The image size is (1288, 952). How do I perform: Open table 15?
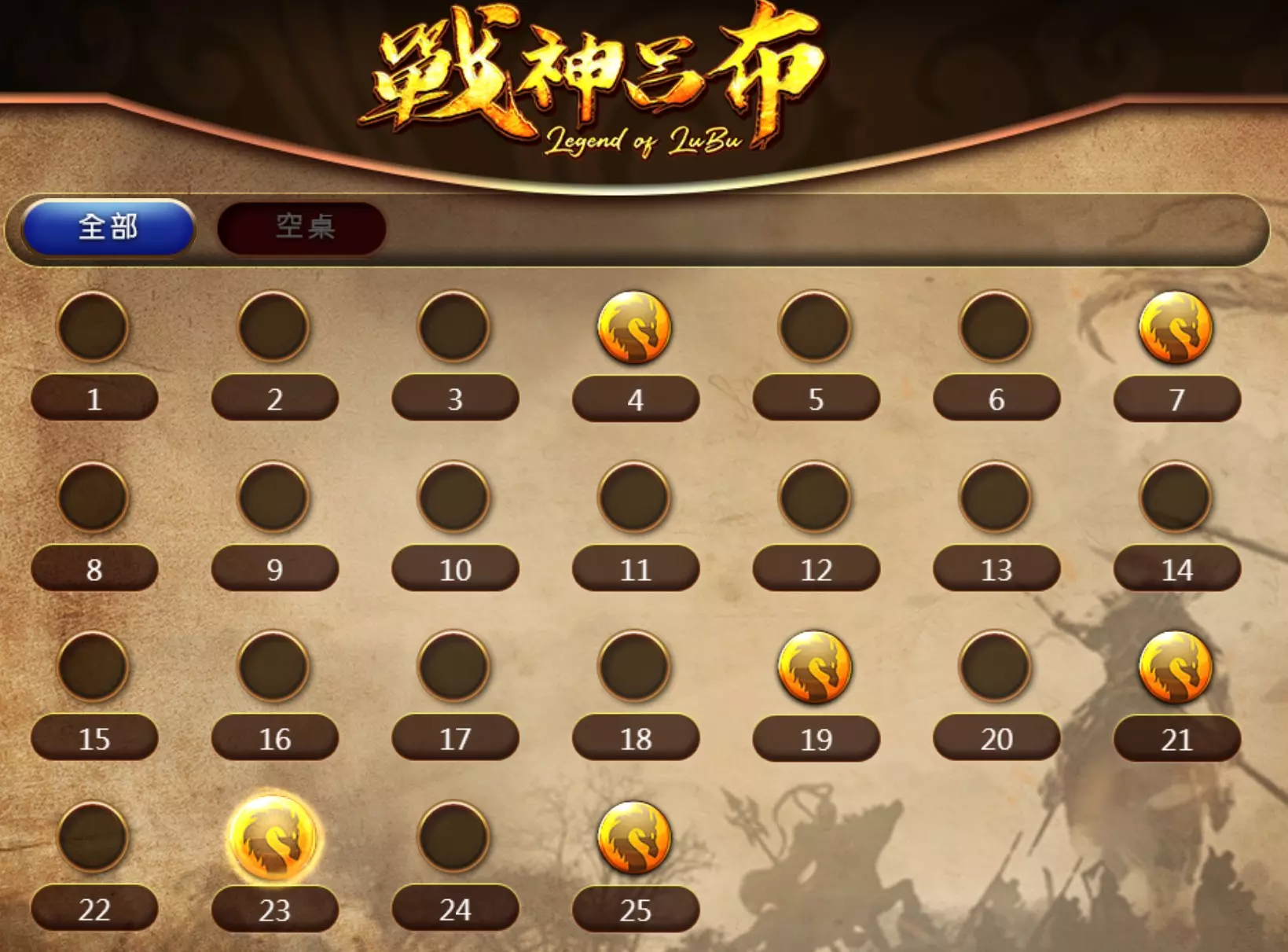click(x=93, y=738)
